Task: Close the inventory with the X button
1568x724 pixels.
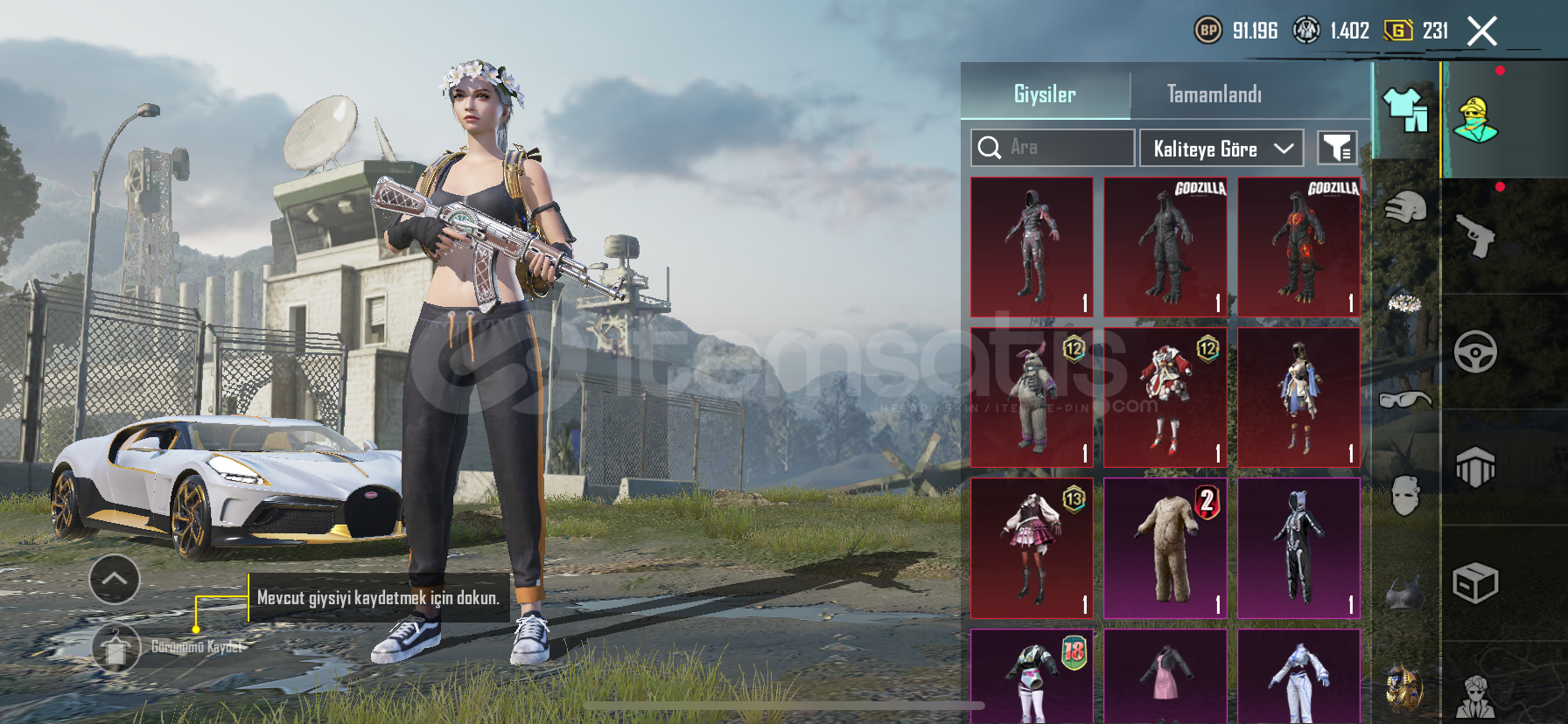Action: coord(1481,31)
